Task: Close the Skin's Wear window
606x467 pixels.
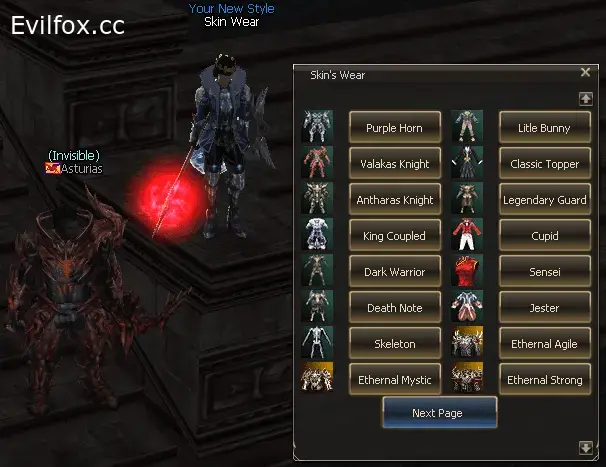Action: point(585,73)
